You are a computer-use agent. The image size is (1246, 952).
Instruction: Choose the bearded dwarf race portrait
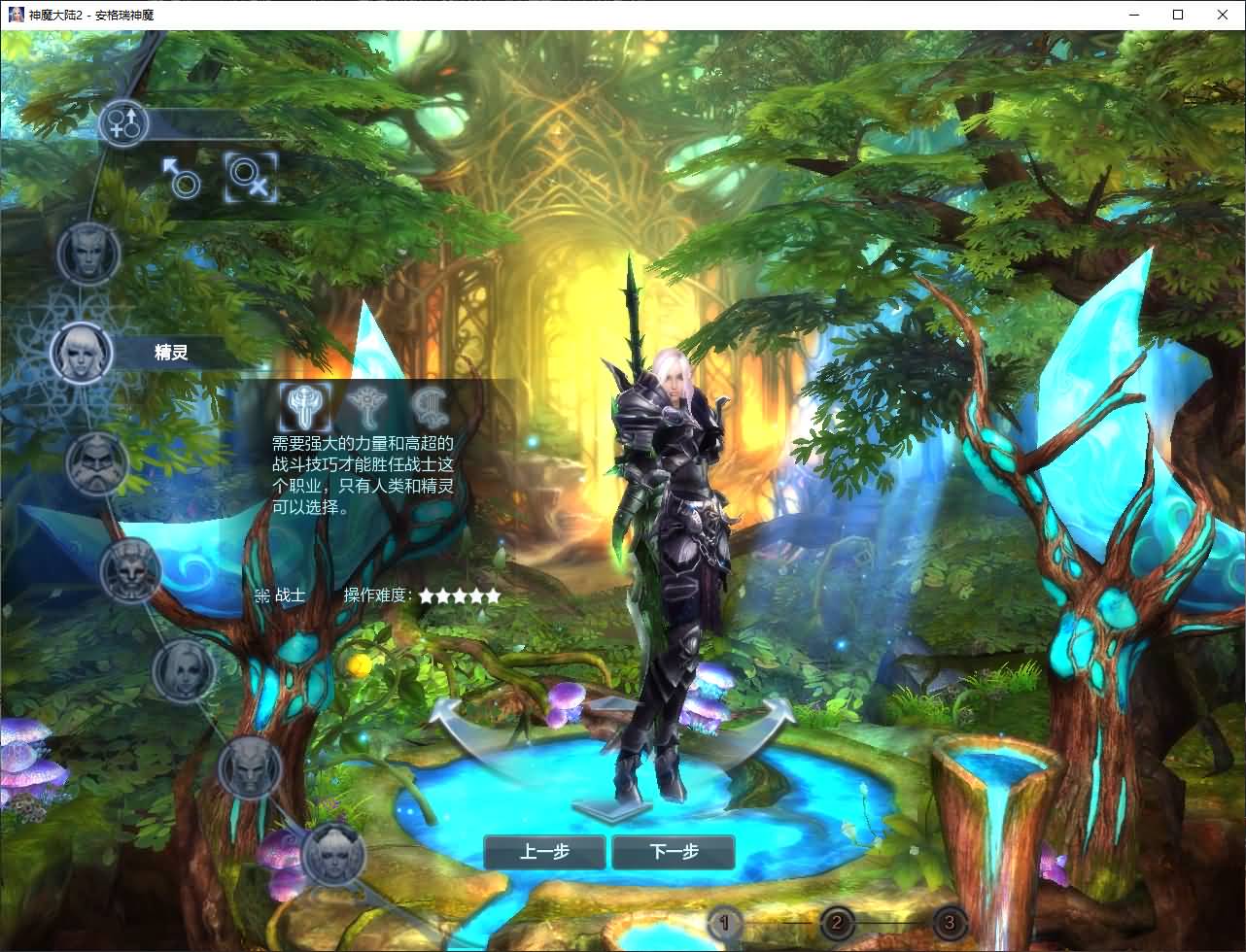click(97, 463)
